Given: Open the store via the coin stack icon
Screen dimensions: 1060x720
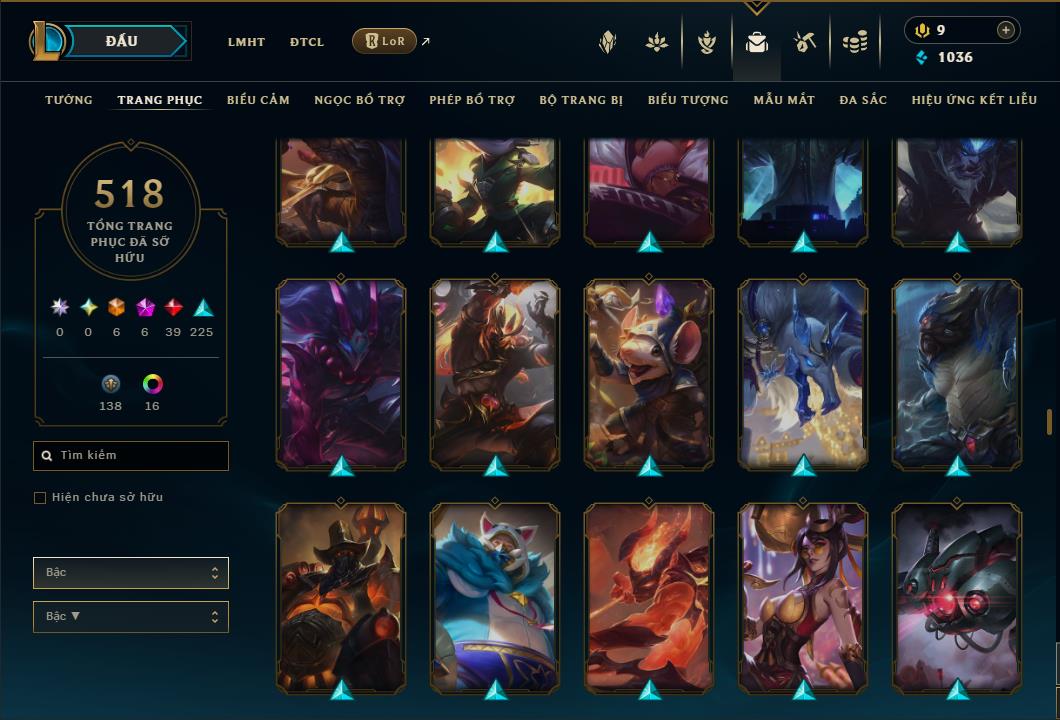Looking at the screenshot, I should click(x=854, y=42).
